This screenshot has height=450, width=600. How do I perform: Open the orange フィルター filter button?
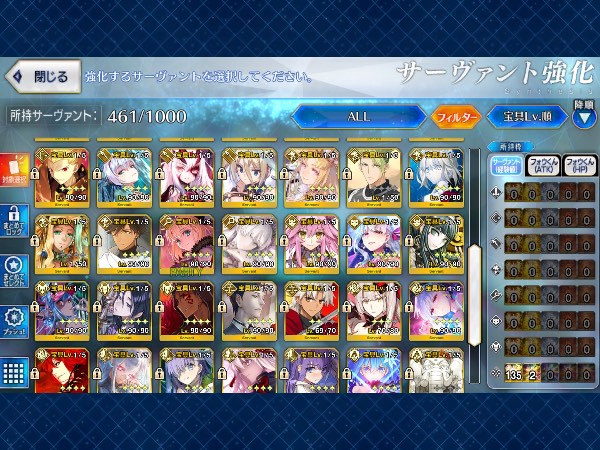coord(456,117)
